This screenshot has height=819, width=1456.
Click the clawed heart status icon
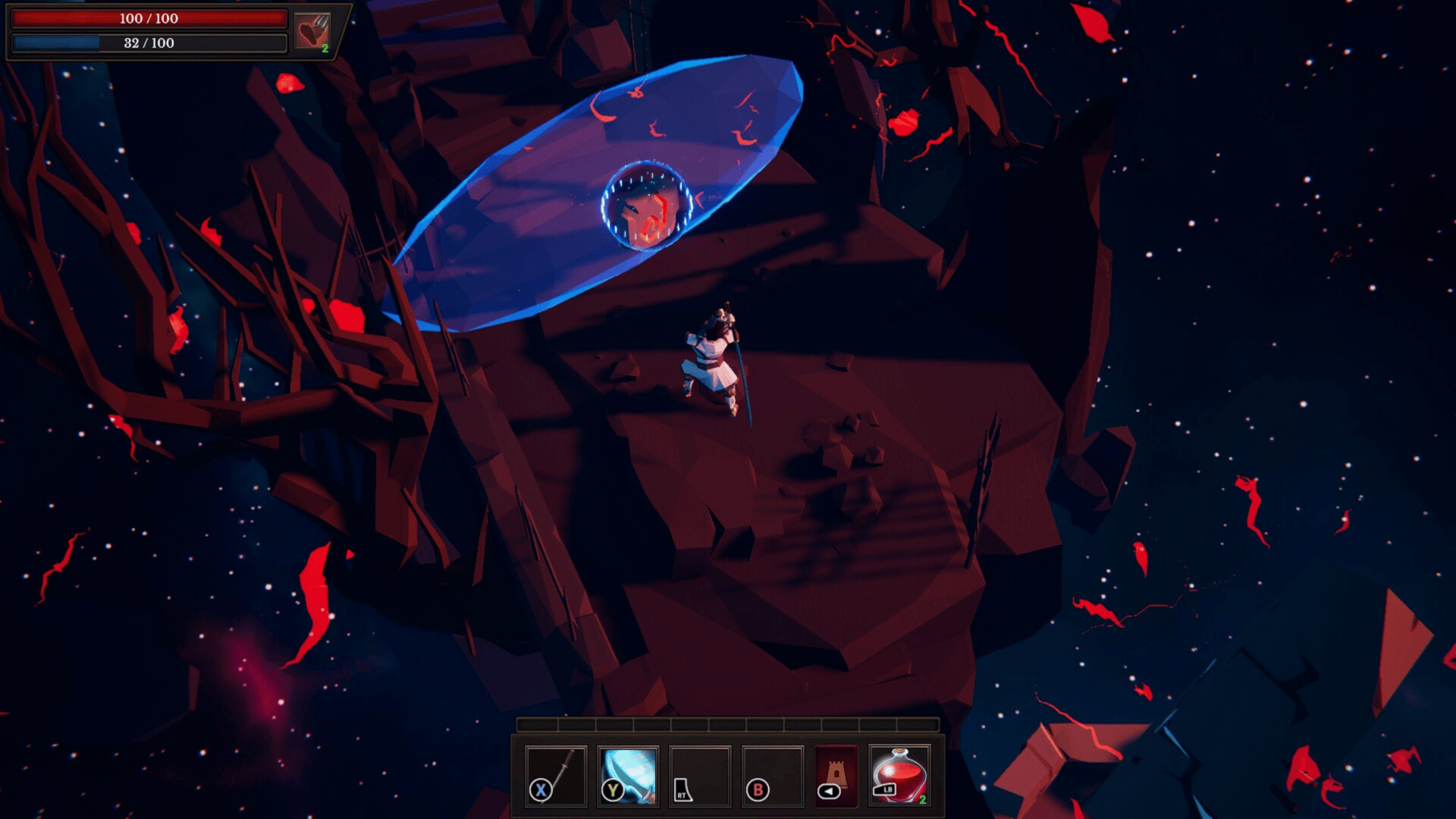[x=312, y=32]
